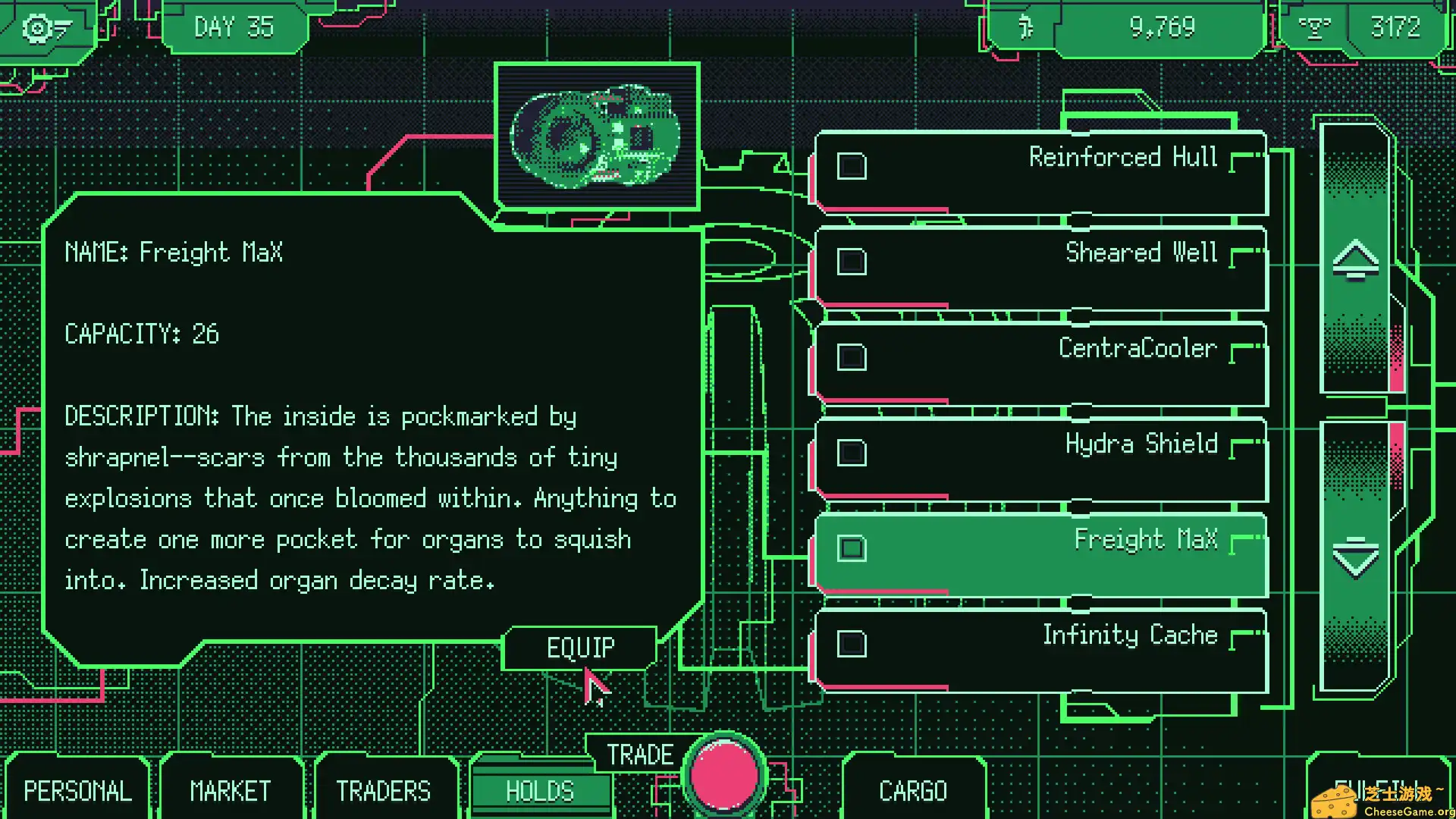Open the TRADERS tab

pyautogui.click(x=384, y=790)
